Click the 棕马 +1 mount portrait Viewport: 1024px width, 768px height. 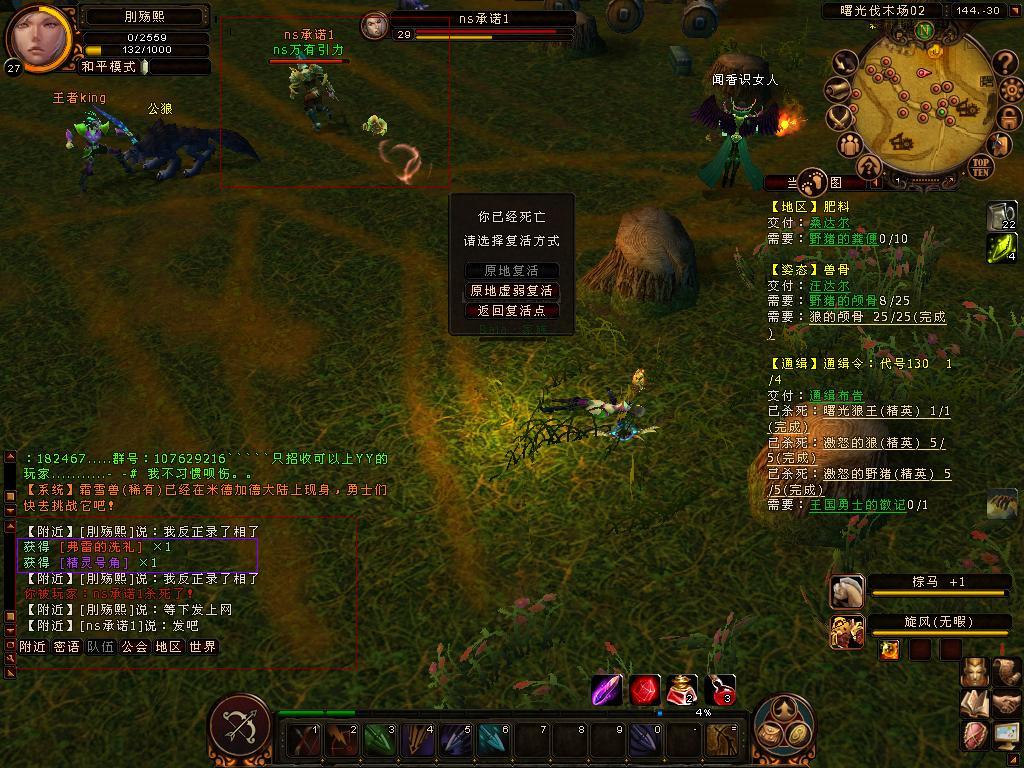[847, 591]
